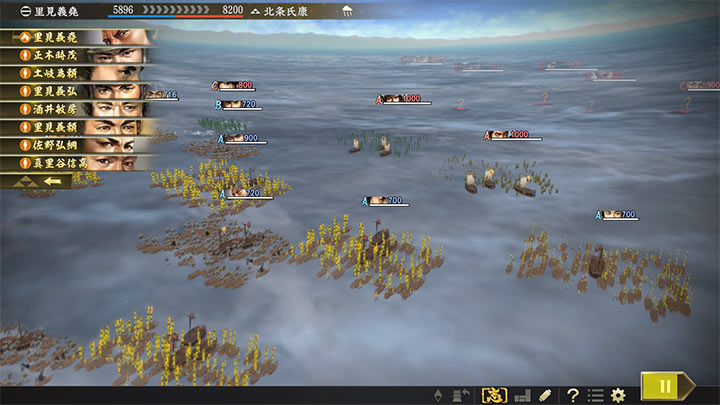Click the yellow pause button
The height and width of the screenshot is (405, 720).
(662, 387)
